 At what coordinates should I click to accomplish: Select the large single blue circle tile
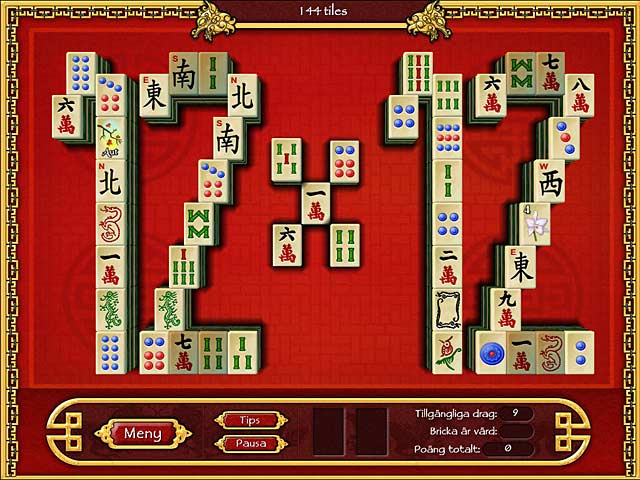[x=491, y=353]
